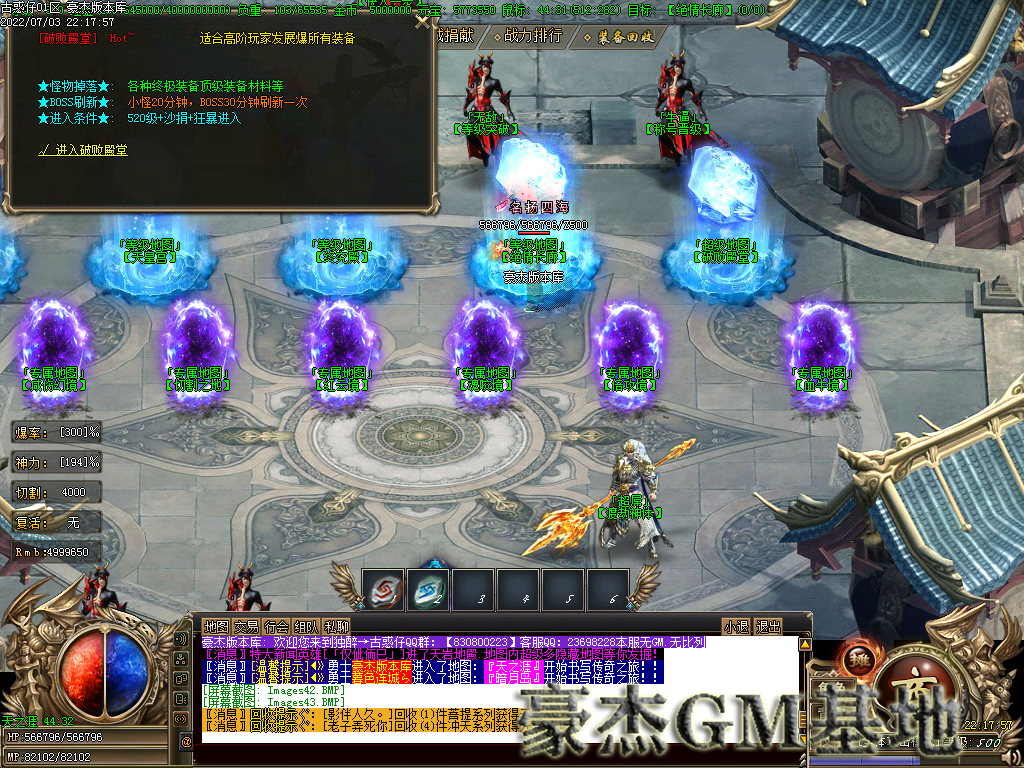Select the 行会 guild chat tab
The image size is (1024, 768).
(x=276, y=626)
